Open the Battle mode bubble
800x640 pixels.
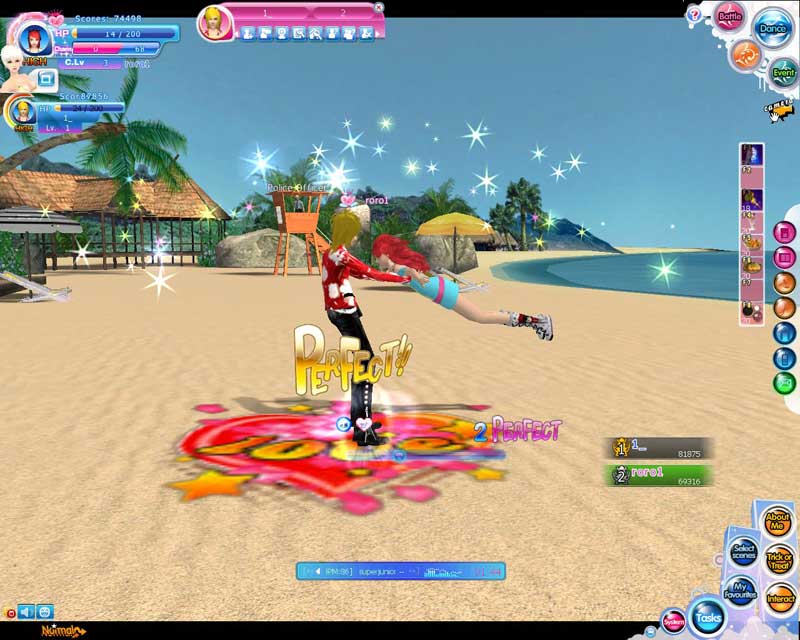[x=728, y=17]
